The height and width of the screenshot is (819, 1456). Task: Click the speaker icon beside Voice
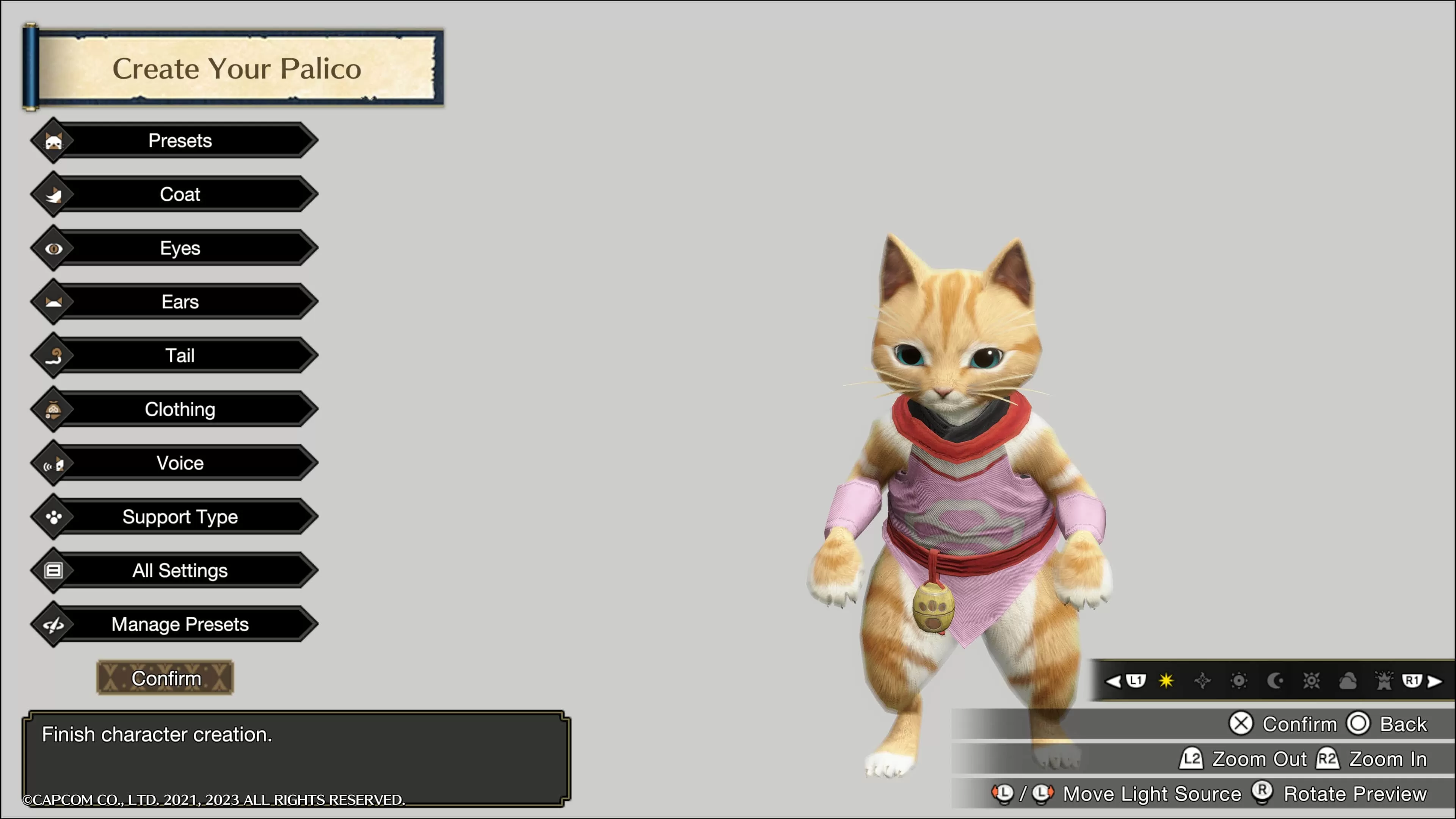coord(54,462)
